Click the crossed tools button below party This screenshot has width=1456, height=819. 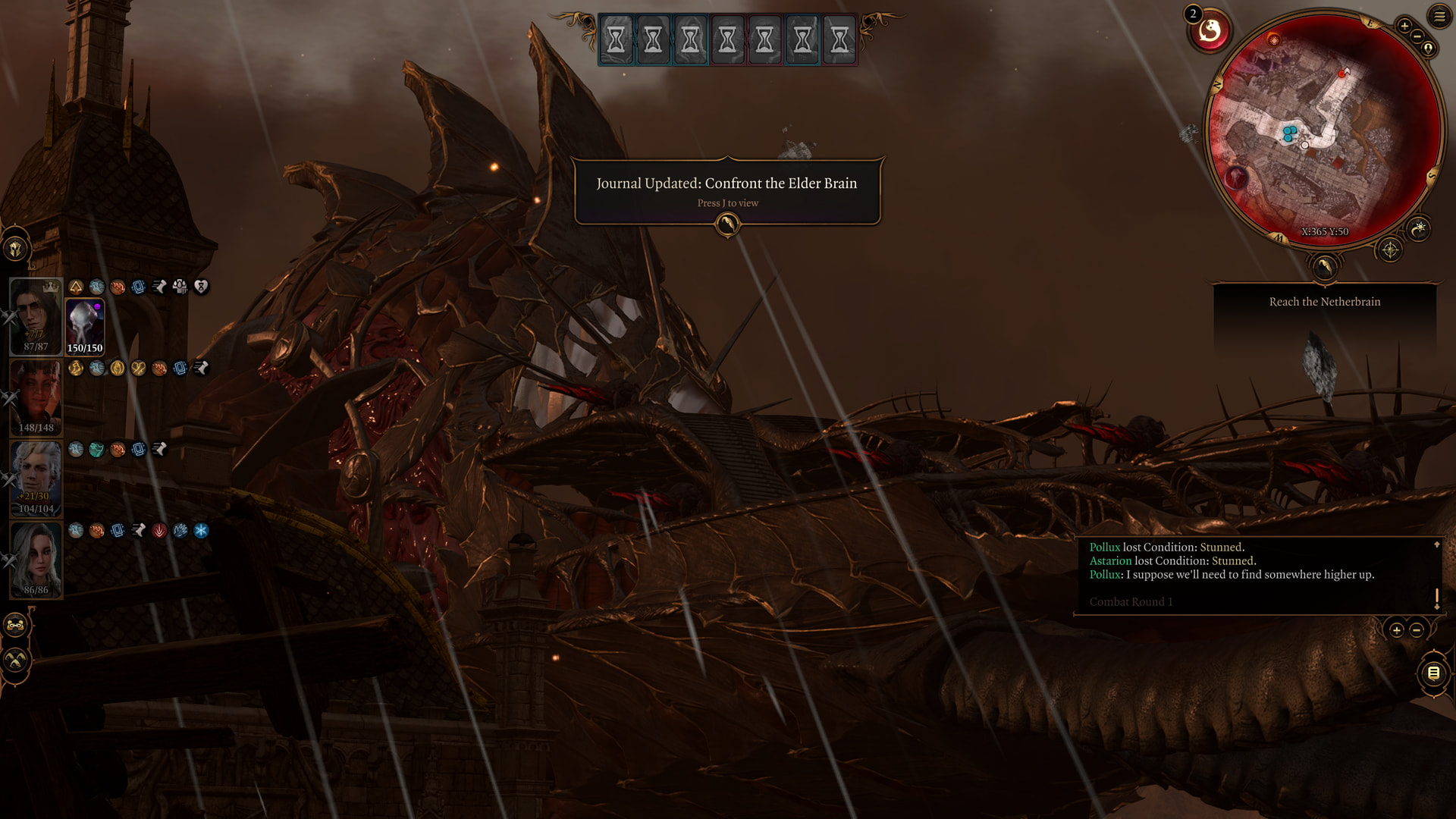click(16, 660)
